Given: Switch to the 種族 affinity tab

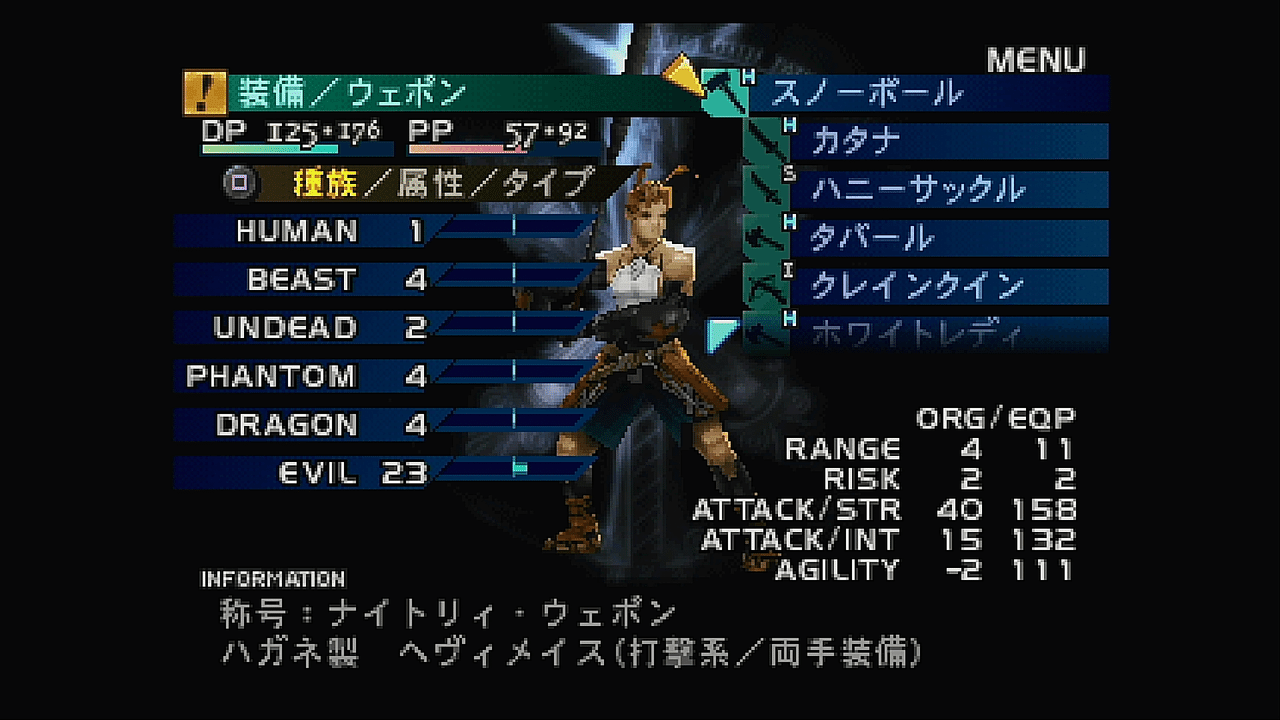Looking at the screenshot, I should click(x=325, y=183).
